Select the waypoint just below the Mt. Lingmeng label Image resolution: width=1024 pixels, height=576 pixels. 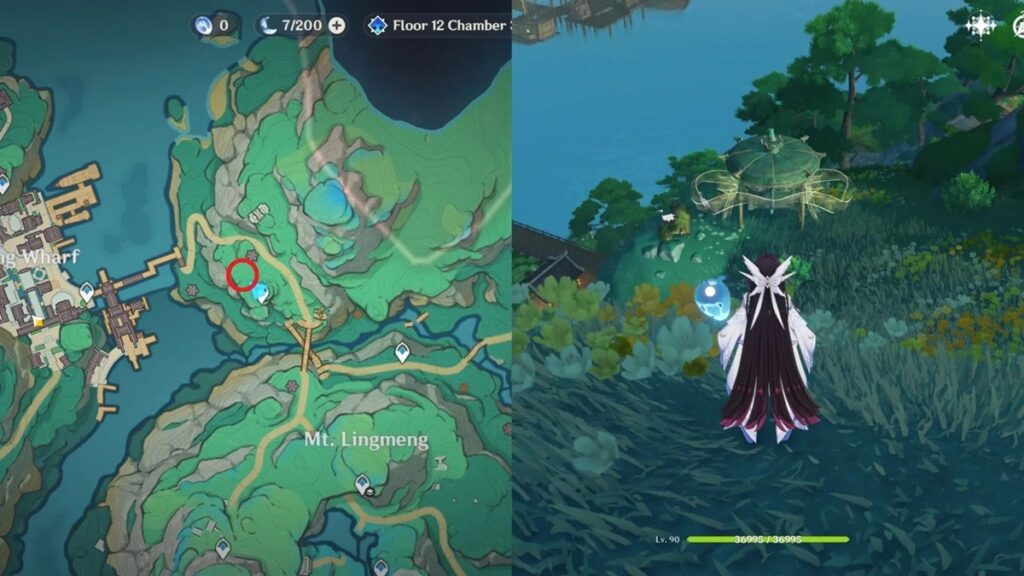[364, 484]
